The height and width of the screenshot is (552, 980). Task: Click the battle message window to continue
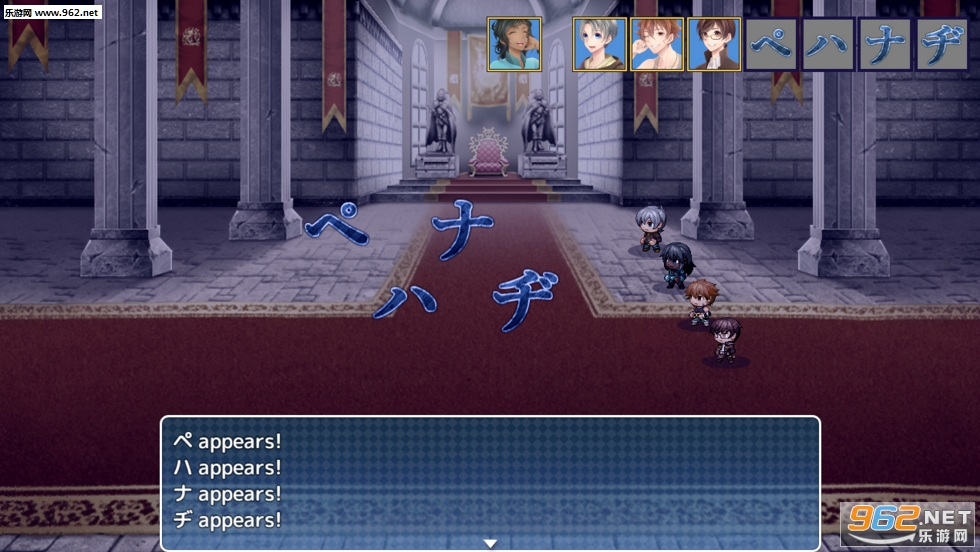(x=490, y=480)
